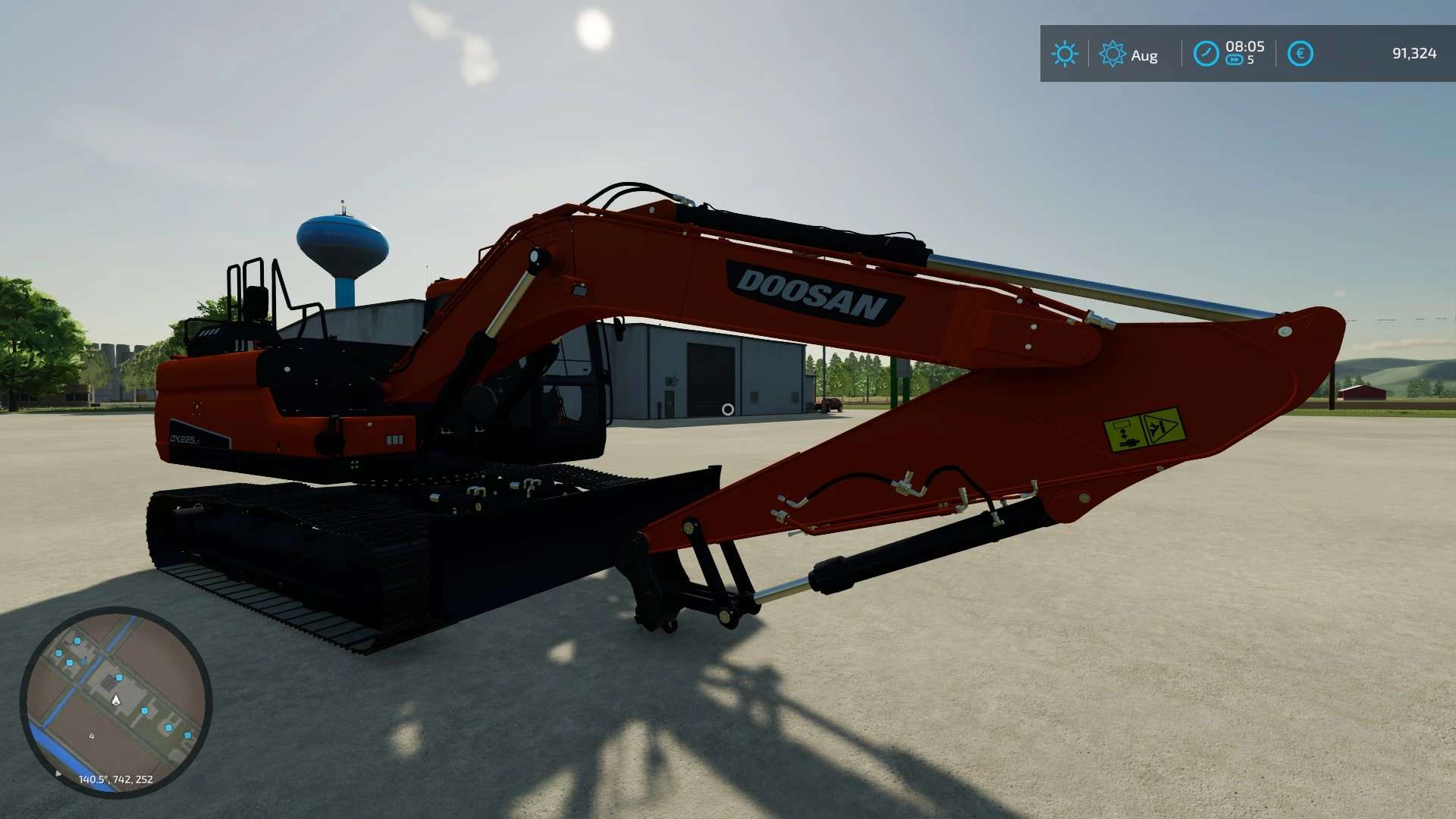Viewport: 1456px width, 819px height.
Task: Select the August season sun symbol
Action: pos(1112,54)
